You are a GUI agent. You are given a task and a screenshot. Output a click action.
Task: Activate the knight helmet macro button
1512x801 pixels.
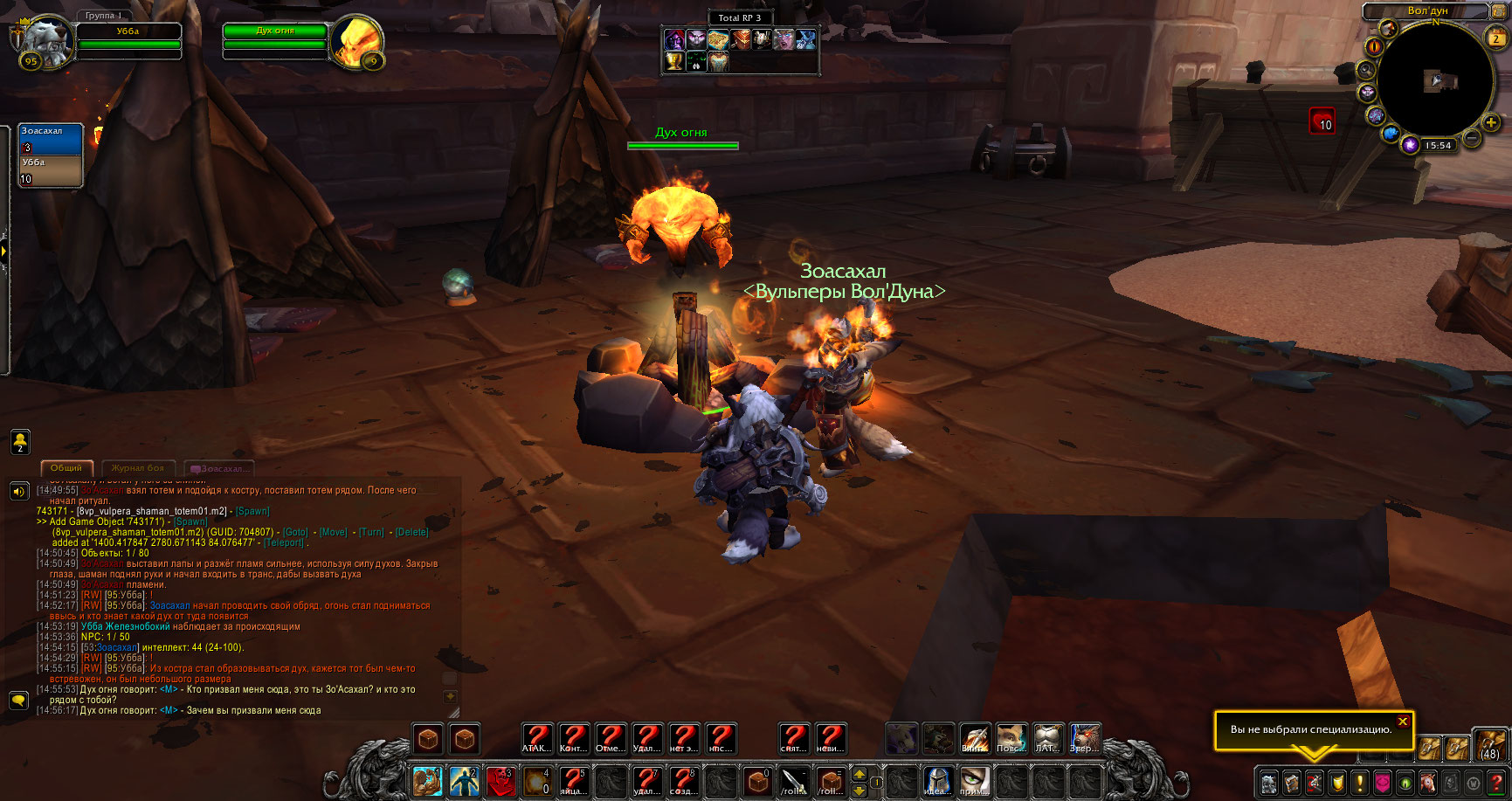(937, 781)
